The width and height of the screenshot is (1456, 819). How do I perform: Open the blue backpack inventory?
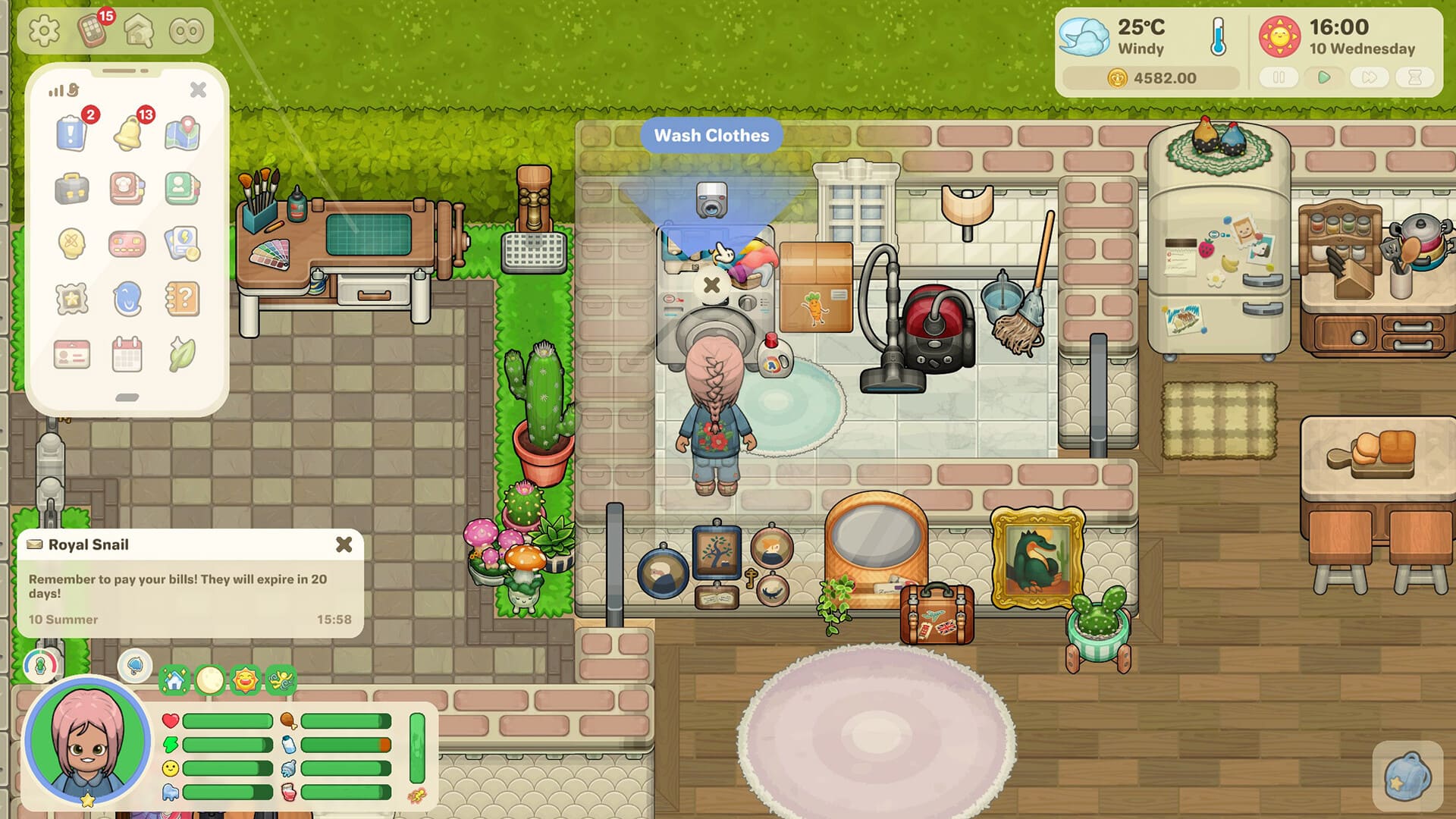1407,777
